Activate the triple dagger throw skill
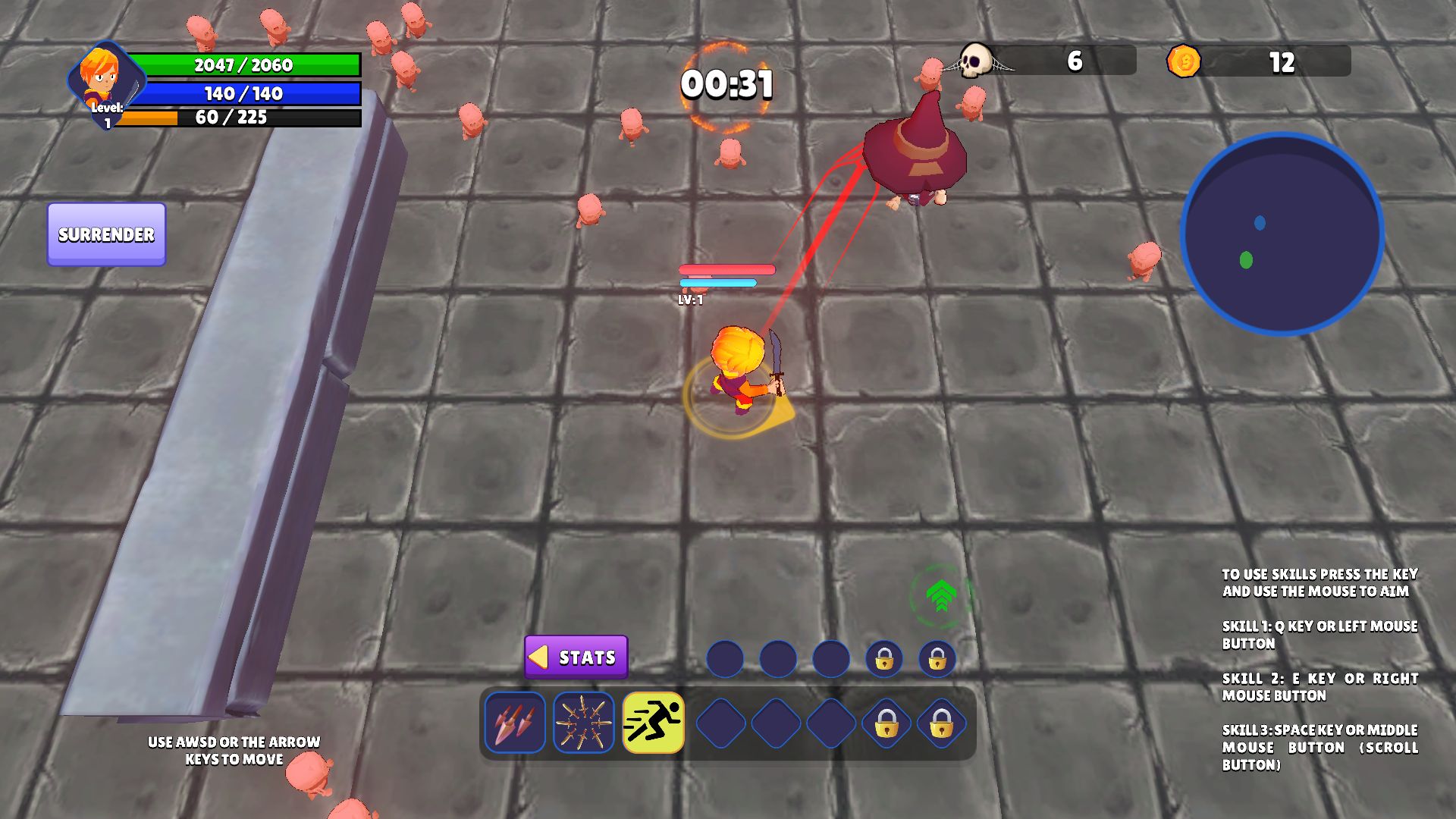This screenshot has width=1456, height=819. click(x=515, y=723)
